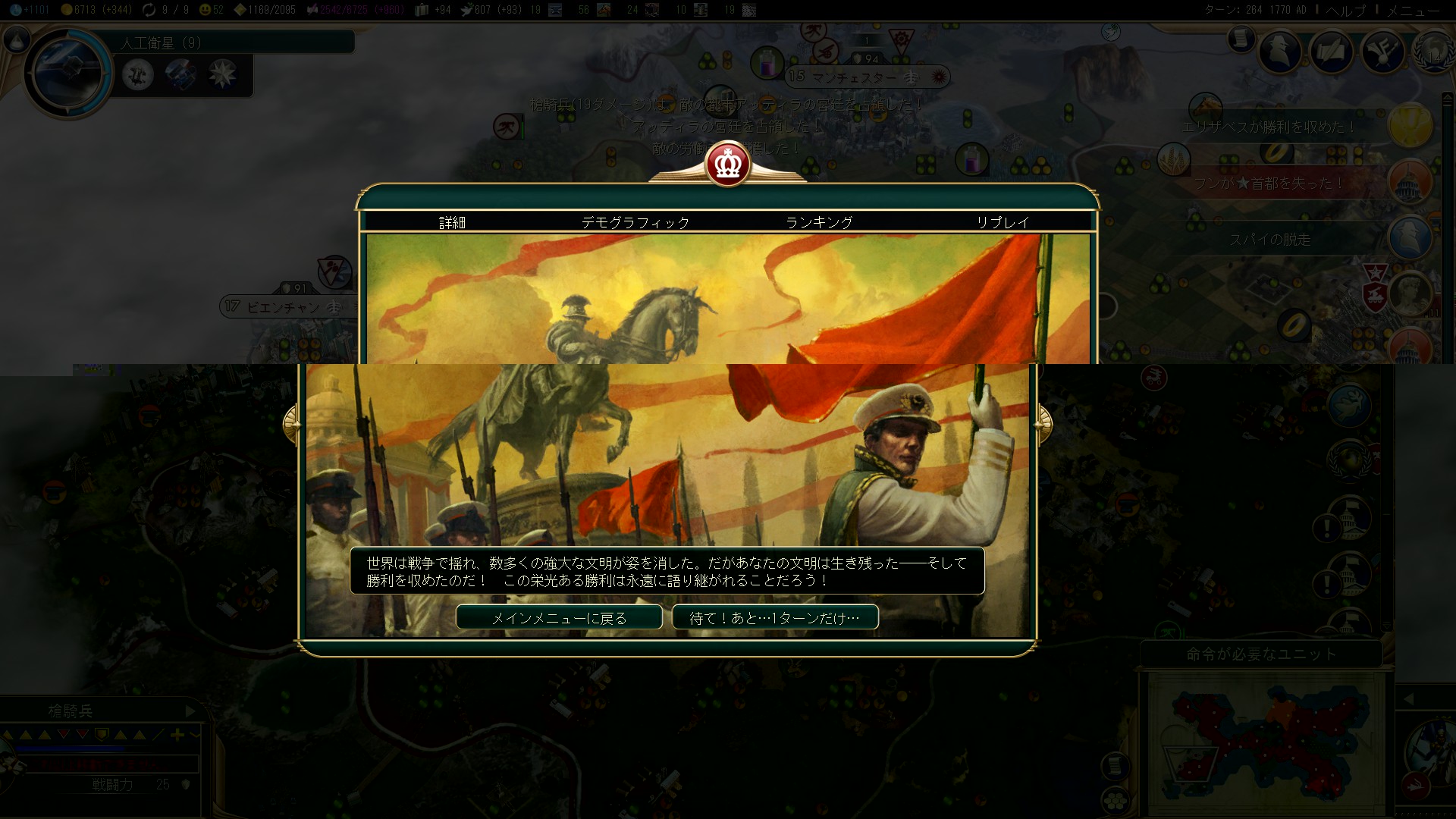
Task: Select the マンチェスター city banner
Action: pos(854,77)
